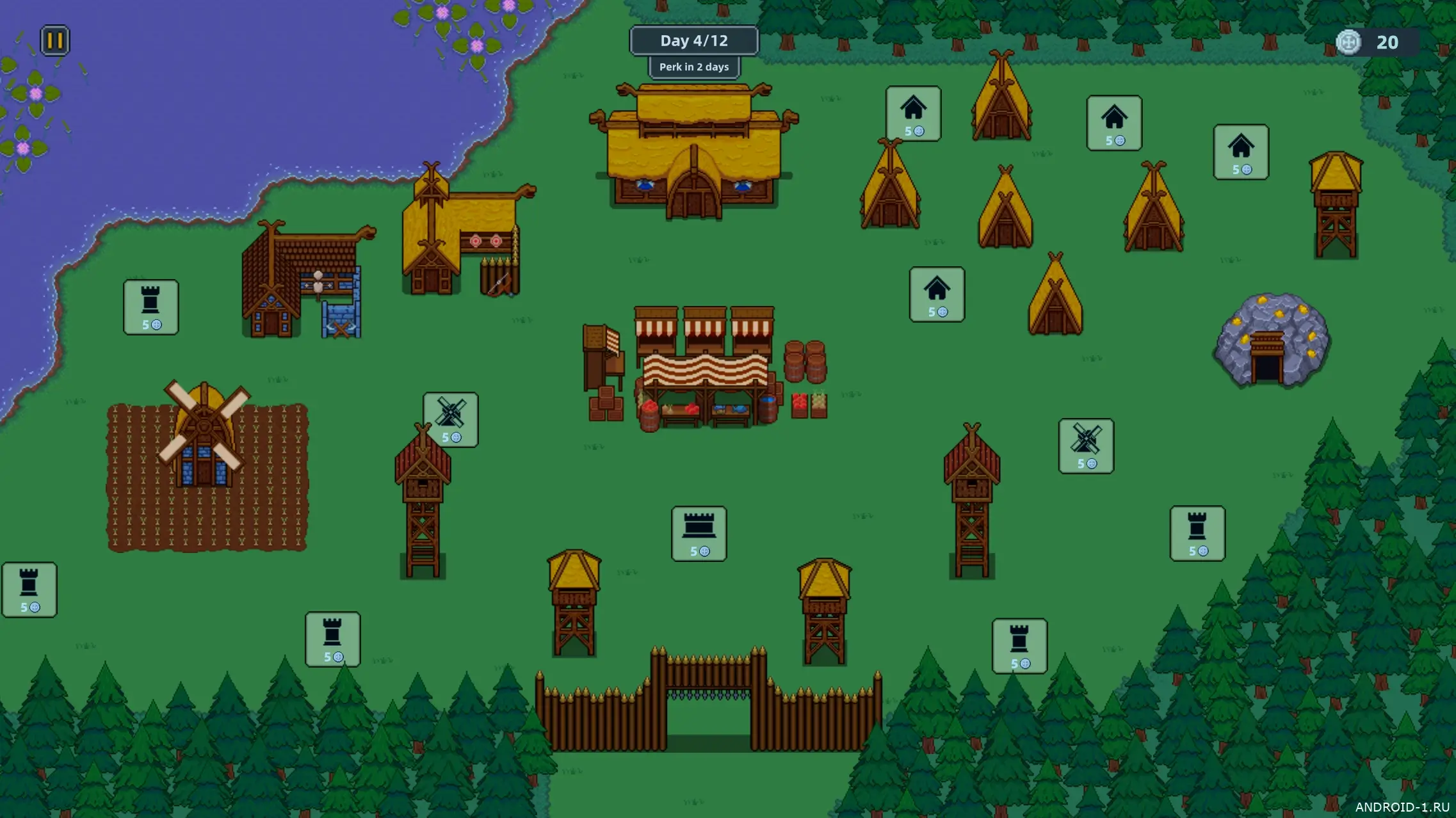
Task: Buy the windmill plot below the gold mine
Action: pyautogui.click(x=1086, y=445)
